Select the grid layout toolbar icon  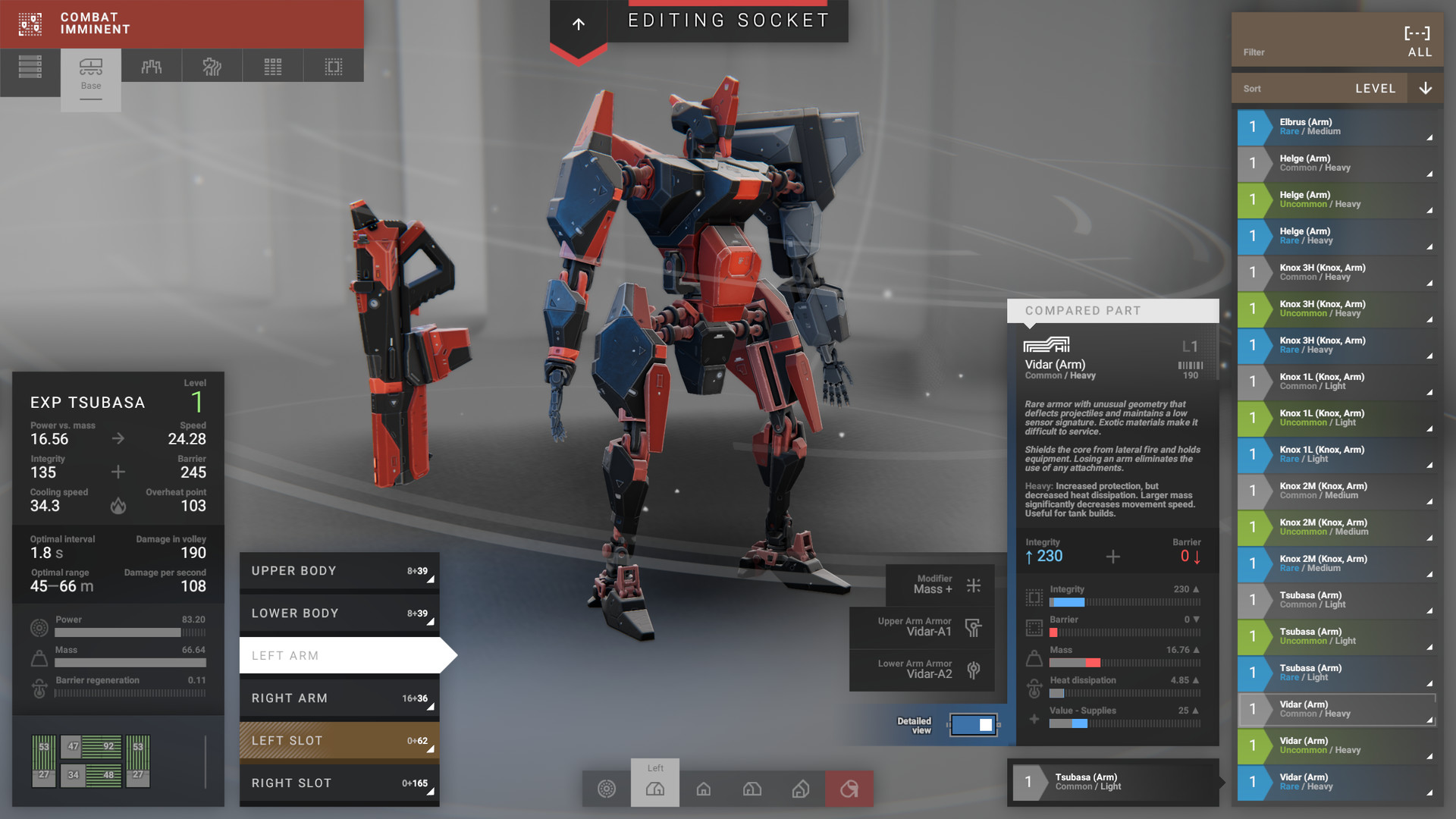click(x=272, y=67)
